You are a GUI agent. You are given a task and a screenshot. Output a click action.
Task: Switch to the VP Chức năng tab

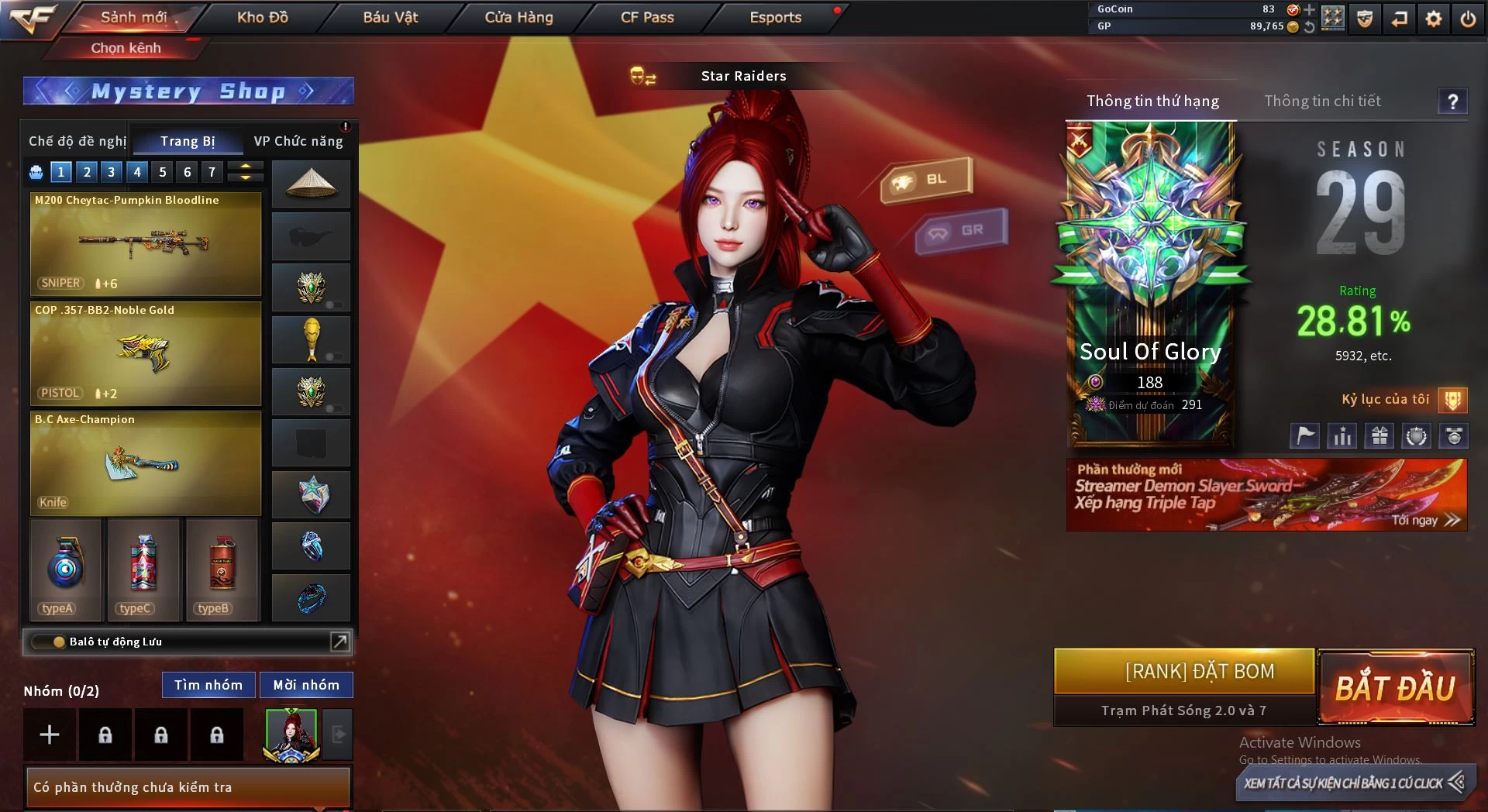(298, 141)
